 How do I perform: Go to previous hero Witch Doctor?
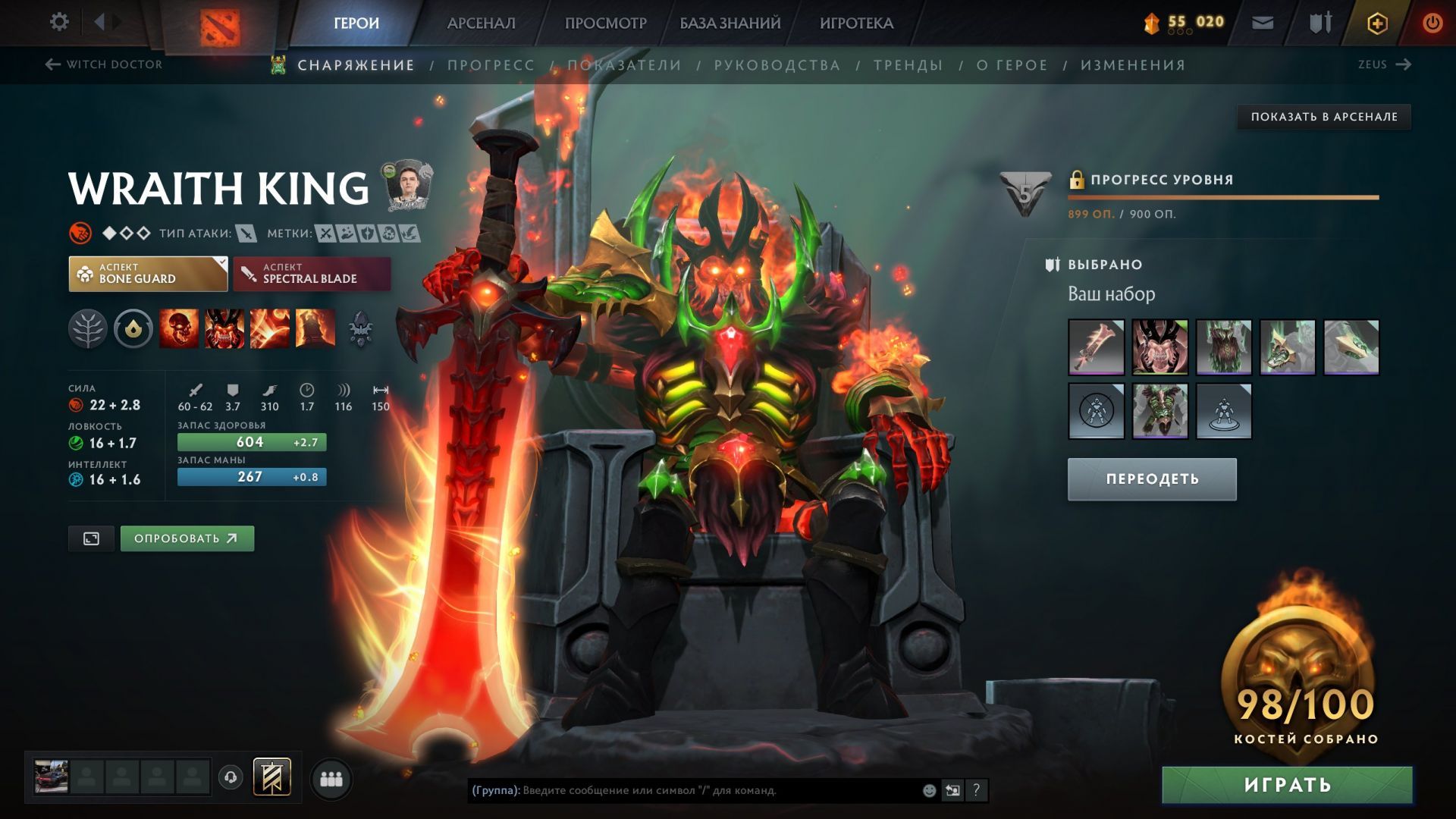[x=105, y=64]
